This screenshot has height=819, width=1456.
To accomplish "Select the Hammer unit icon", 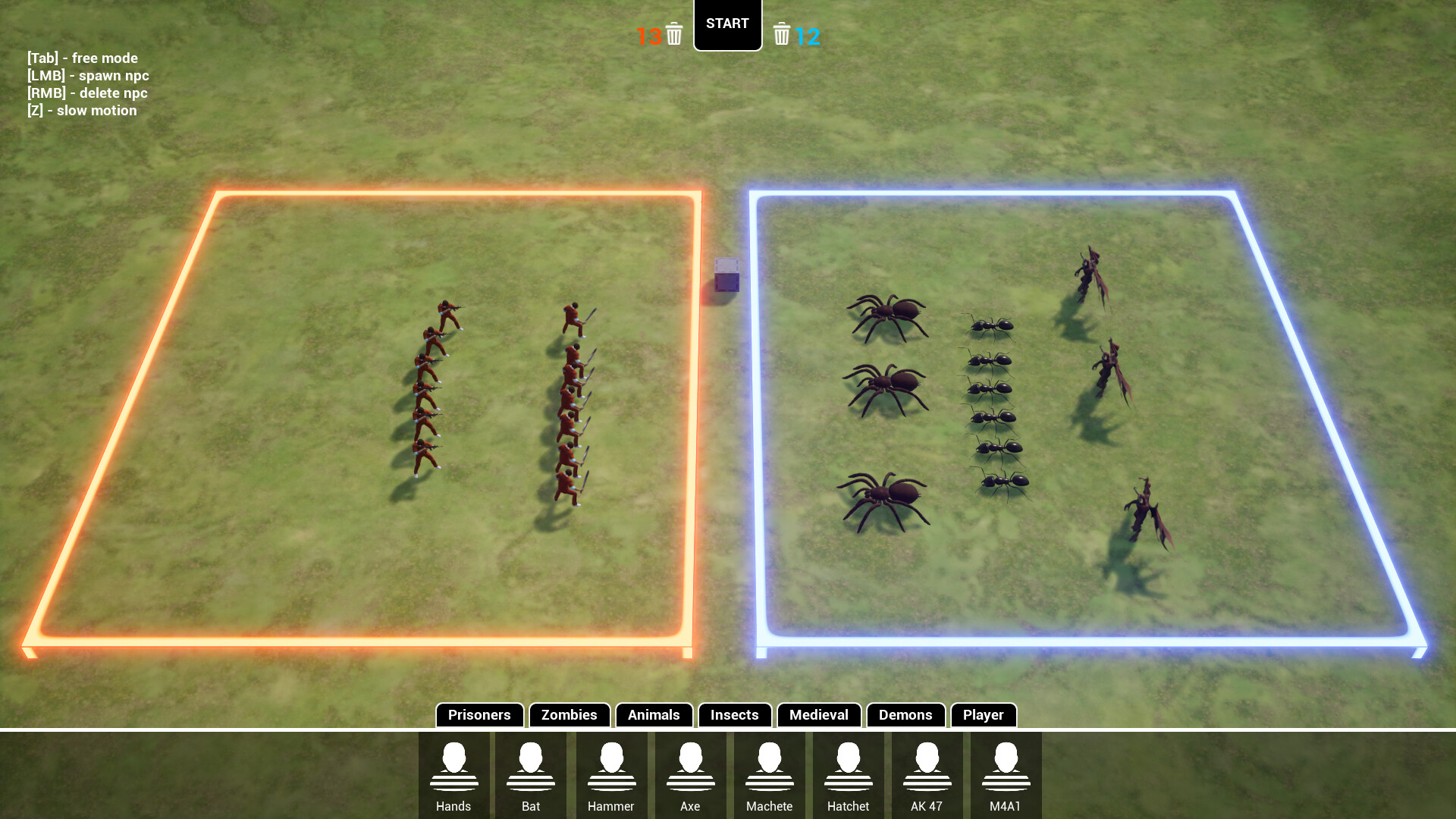I will pyautogui.click(x=612, y=773).
